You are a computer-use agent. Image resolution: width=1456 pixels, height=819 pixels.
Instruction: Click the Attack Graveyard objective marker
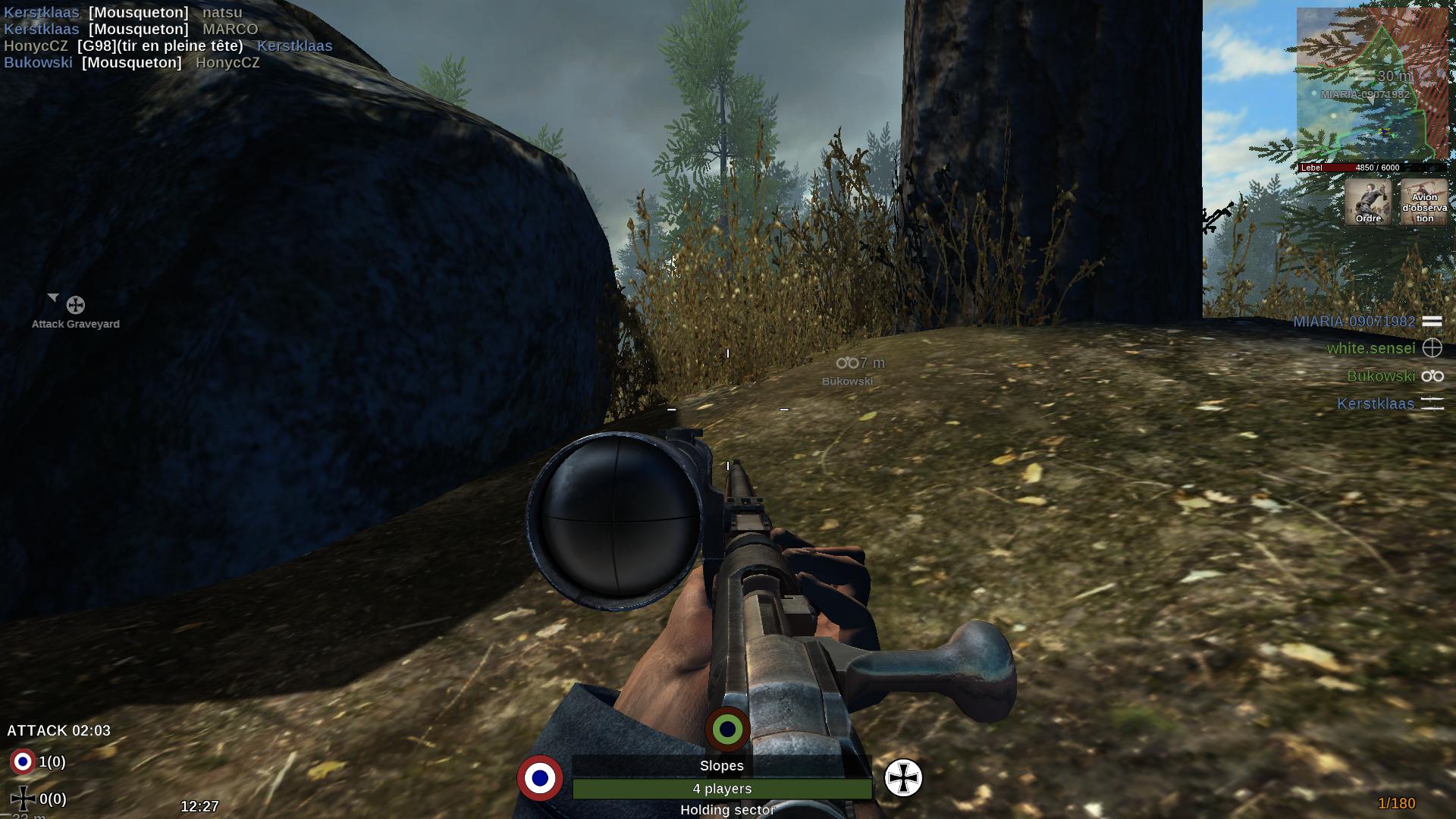pos(75,306)
